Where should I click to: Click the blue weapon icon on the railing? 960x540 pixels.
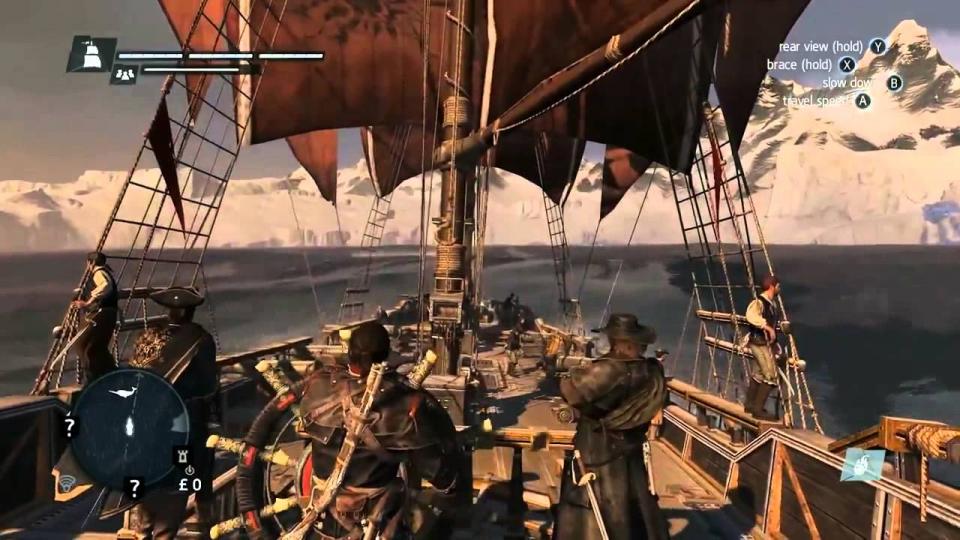click(x=862, y=465)
